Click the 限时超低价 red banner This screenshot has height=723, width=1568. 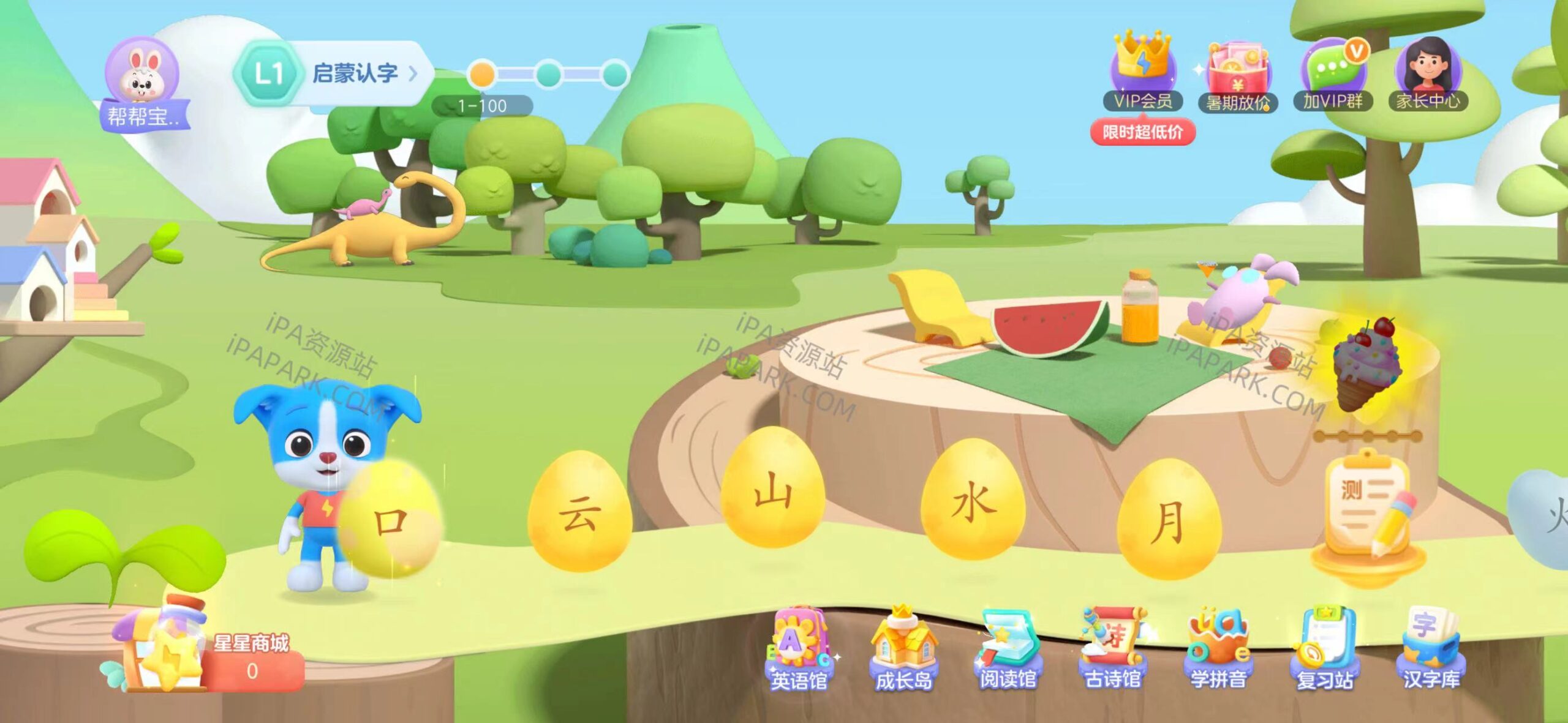(1142, 132)
